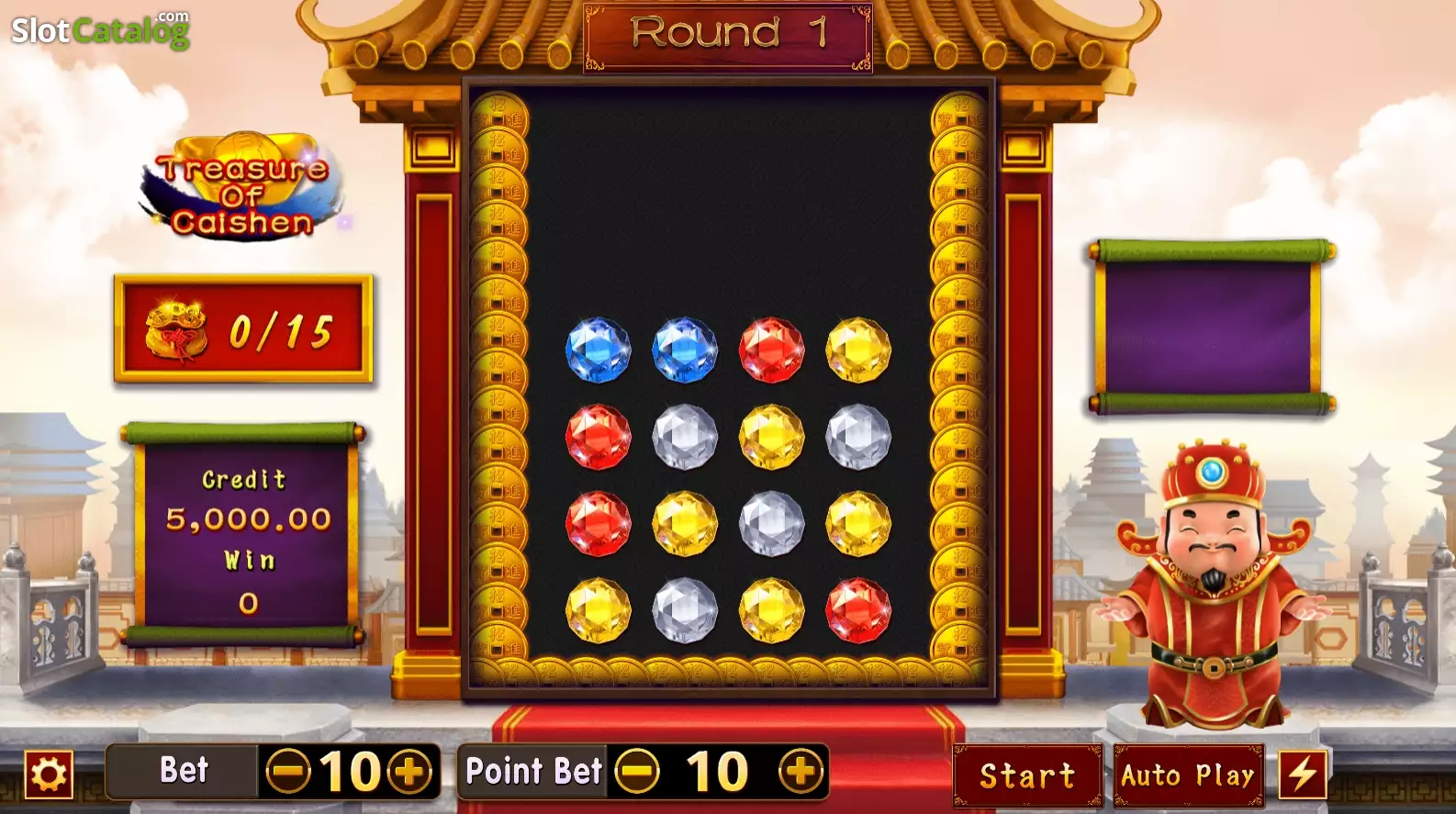Raise the Point Bet value

click(801, 772)
